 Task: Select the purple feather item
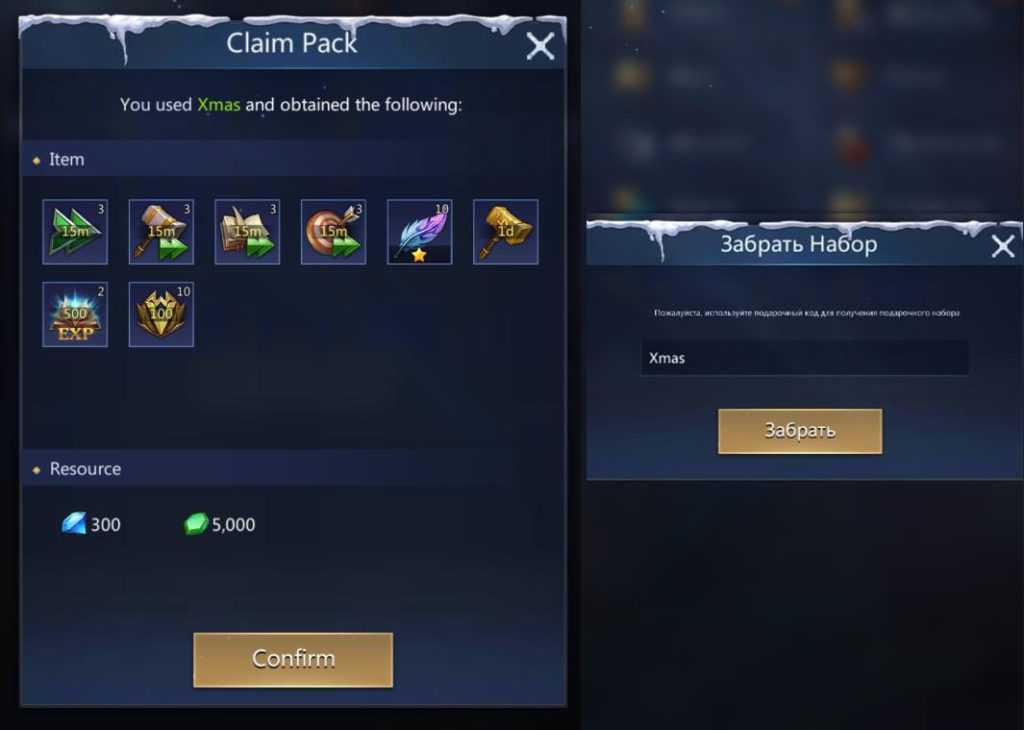pos(419,232)
